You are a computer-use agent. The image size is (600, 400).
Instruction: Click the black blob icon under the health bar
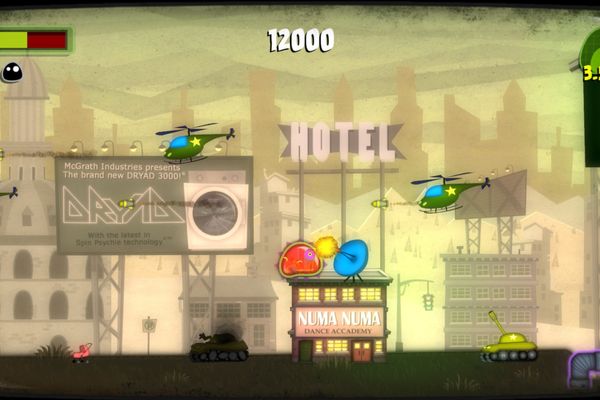click(x=12, y=72)
